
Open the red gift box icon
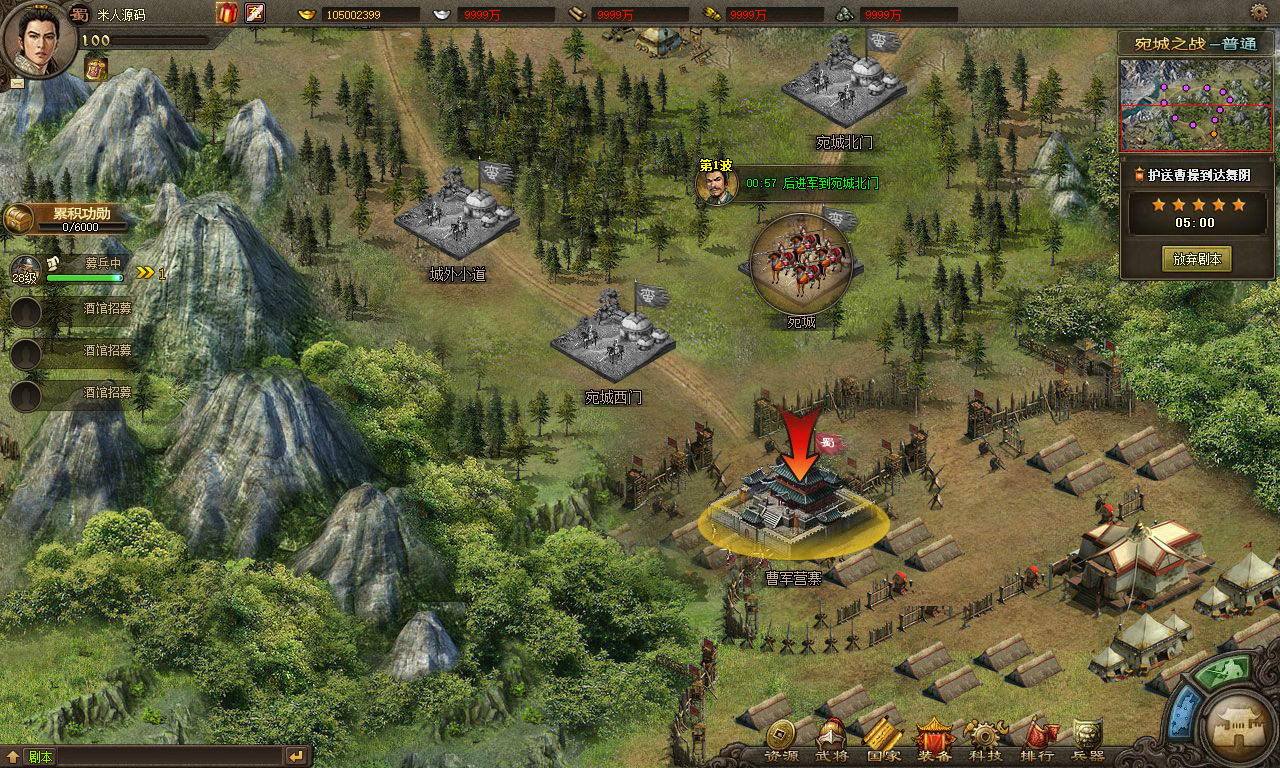226,13
